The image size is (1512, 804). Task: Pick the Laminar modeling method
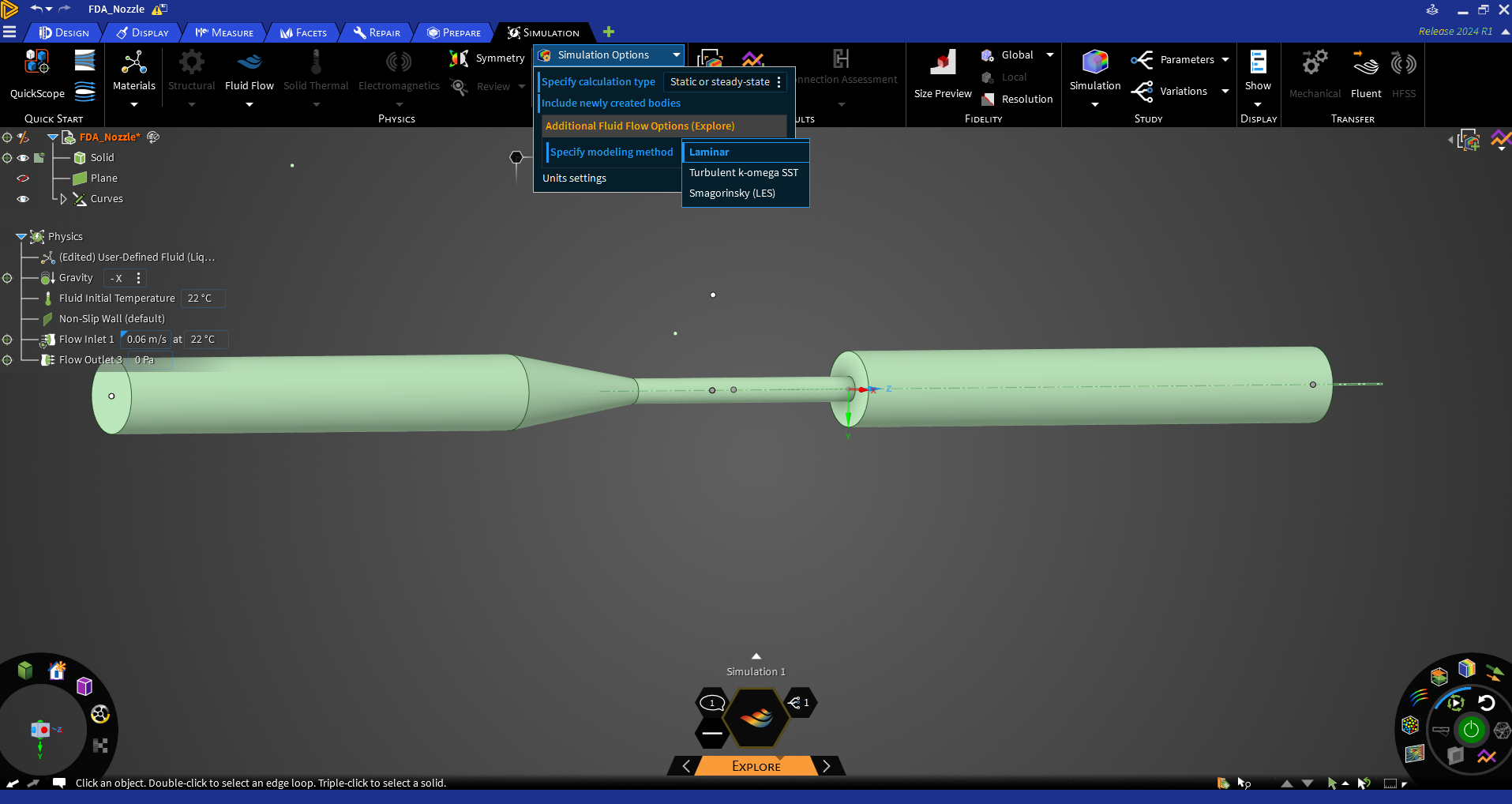click(x=709, y=152)
